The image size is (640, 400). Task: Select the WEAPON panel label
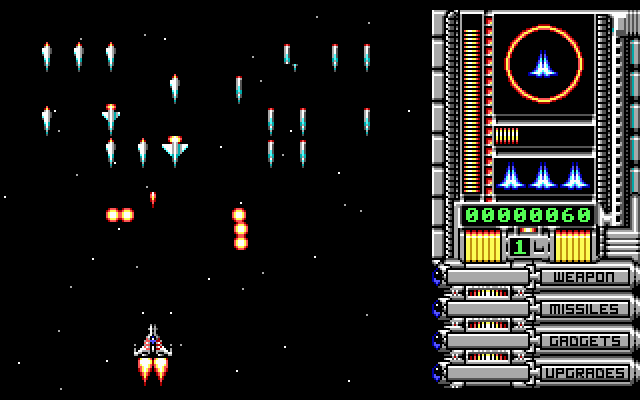pyautogui.click(x=585, y=277)
